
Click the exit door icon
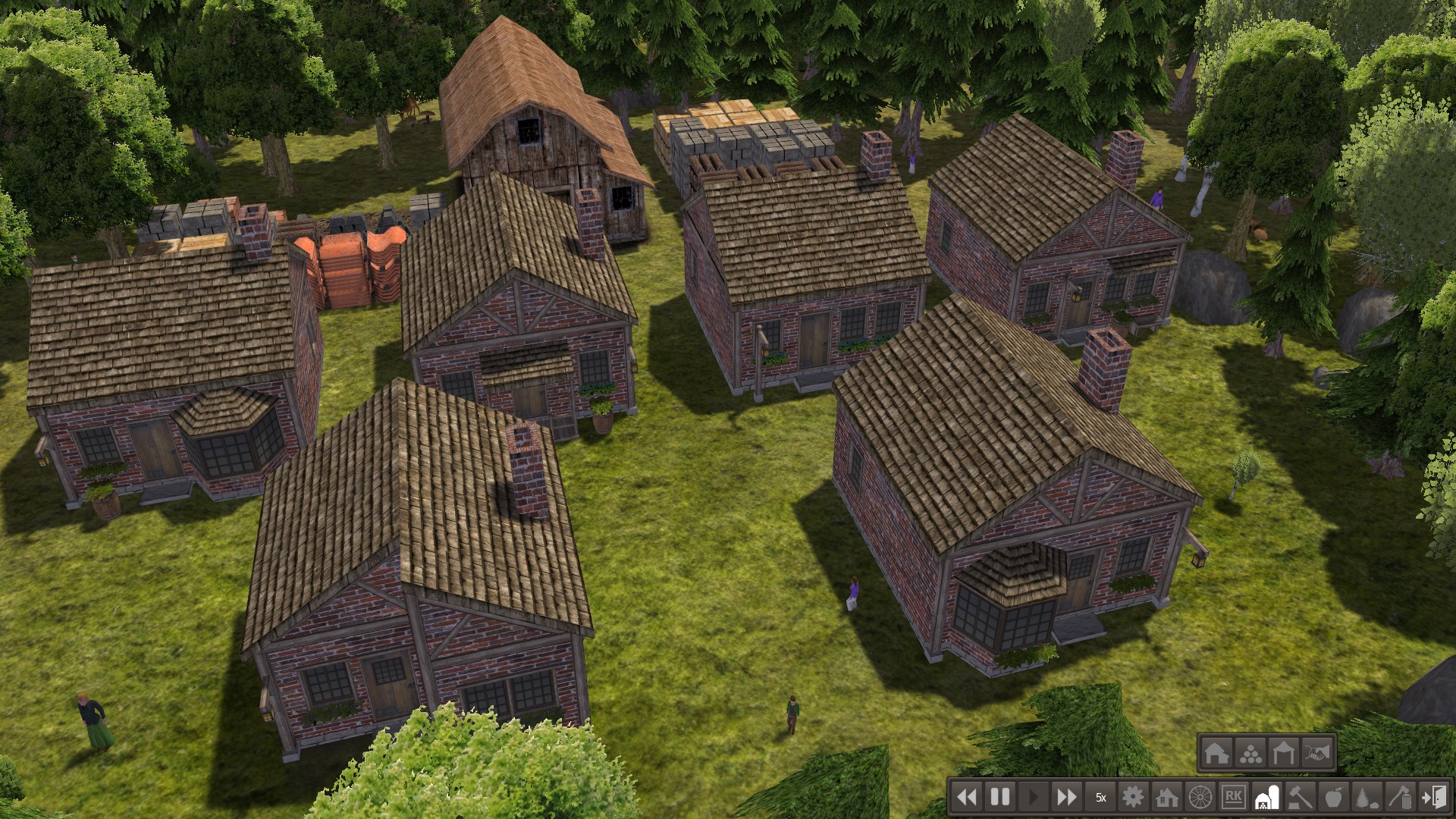pos(1433,797)
